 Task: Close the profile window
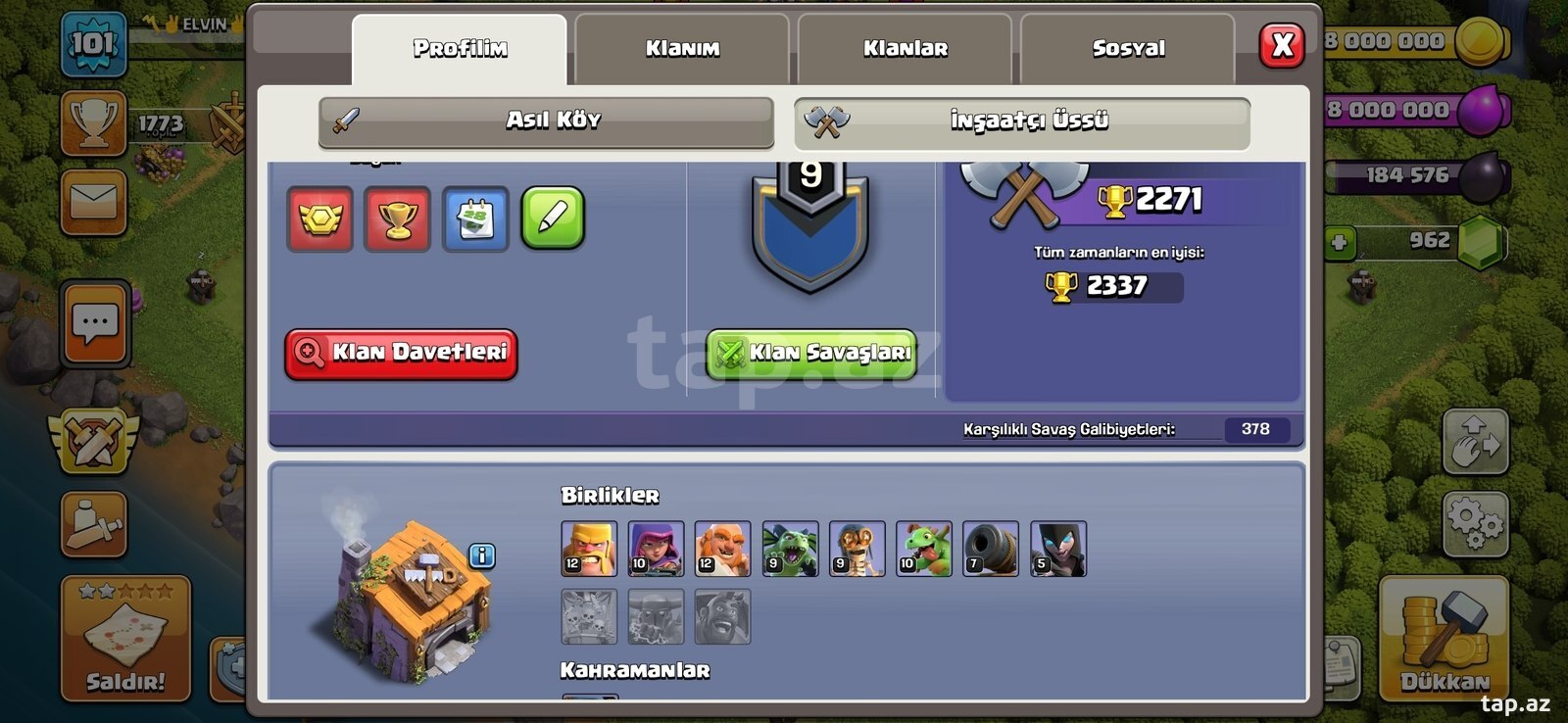point(1282,45)
